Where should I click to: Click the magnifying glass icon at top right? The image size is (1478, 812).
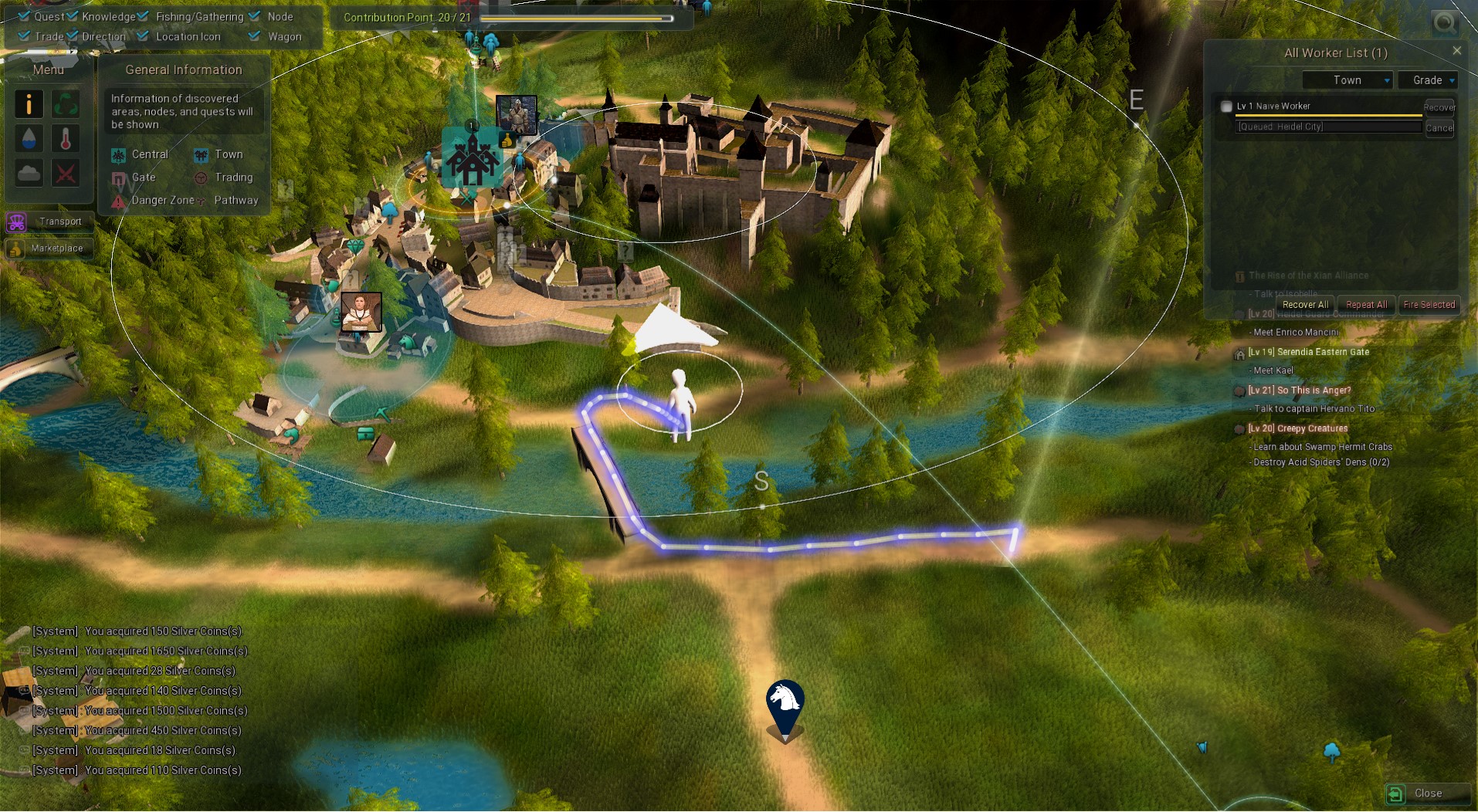1443,23
